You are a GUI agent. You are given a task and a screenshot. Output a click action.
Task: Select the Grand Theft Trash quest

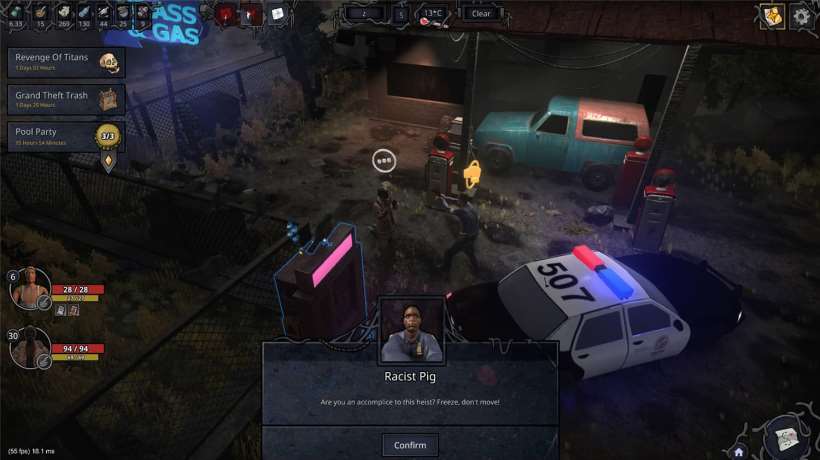coord(66,98)
